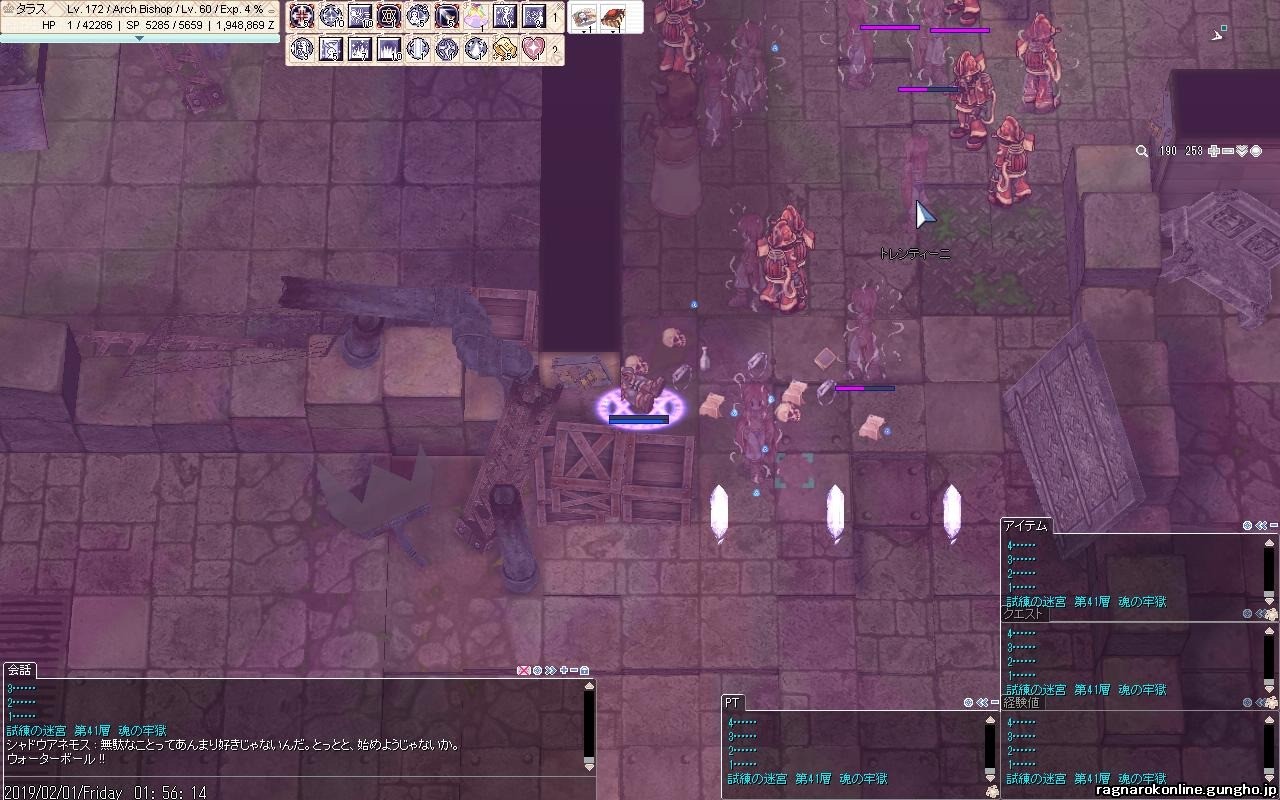Select the 経験値 log tab
The height and width of the screenshot is (800, 1280).
[x=1021, y=702]
